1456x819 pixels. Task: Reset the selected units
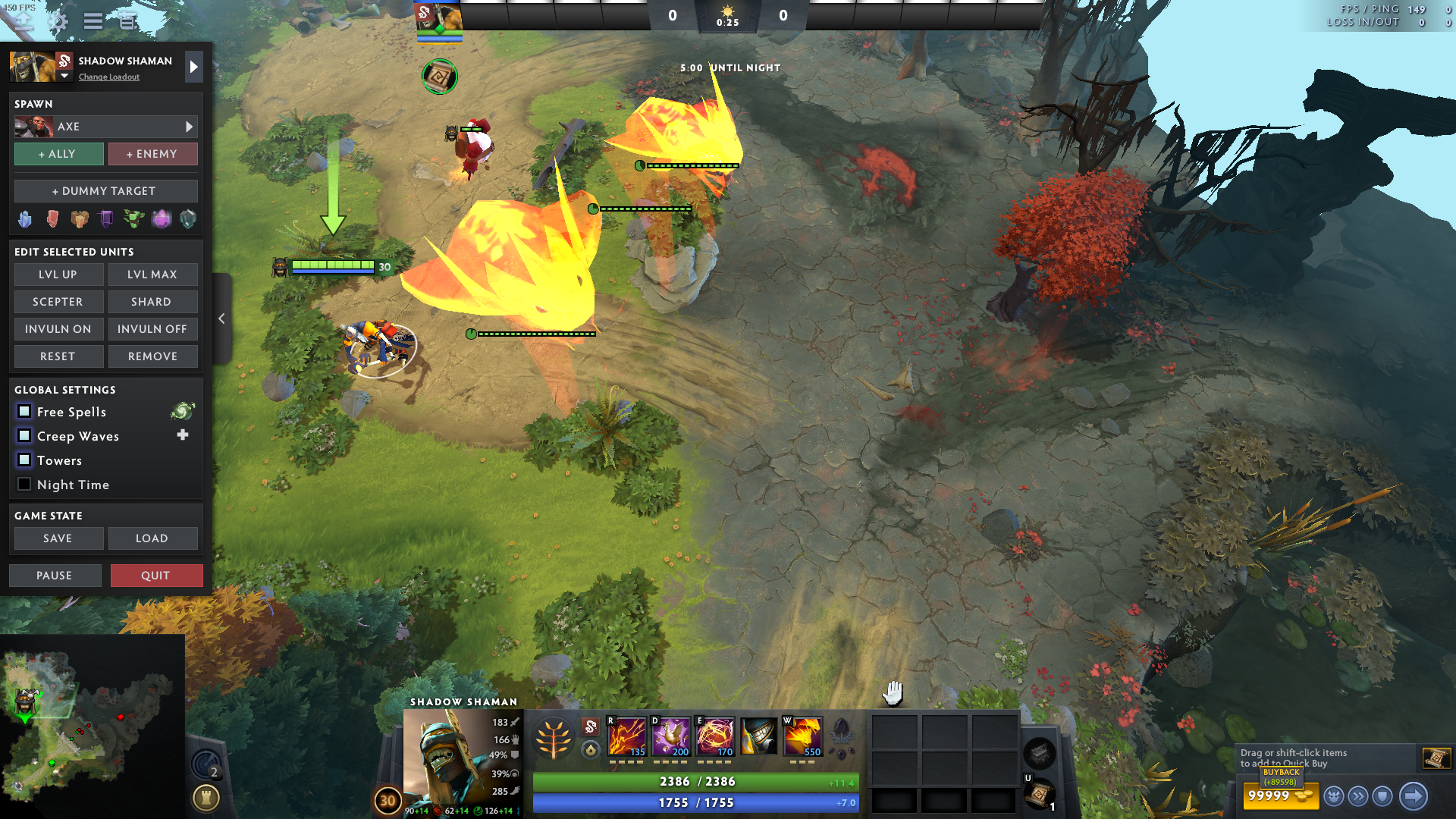coord(58,356)
